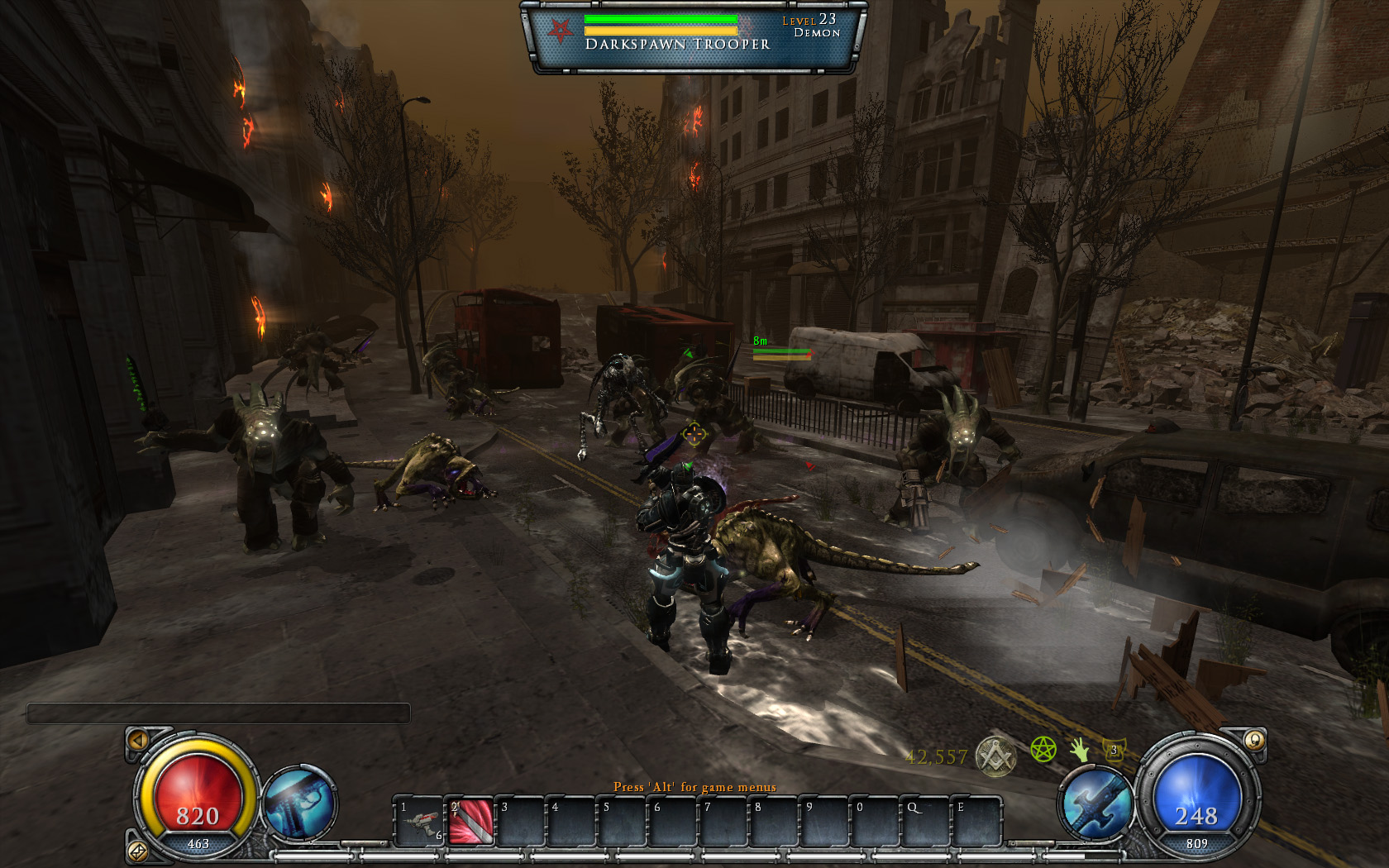
Task: Click the green pentagram status icon
Action: click(1043, 750)
